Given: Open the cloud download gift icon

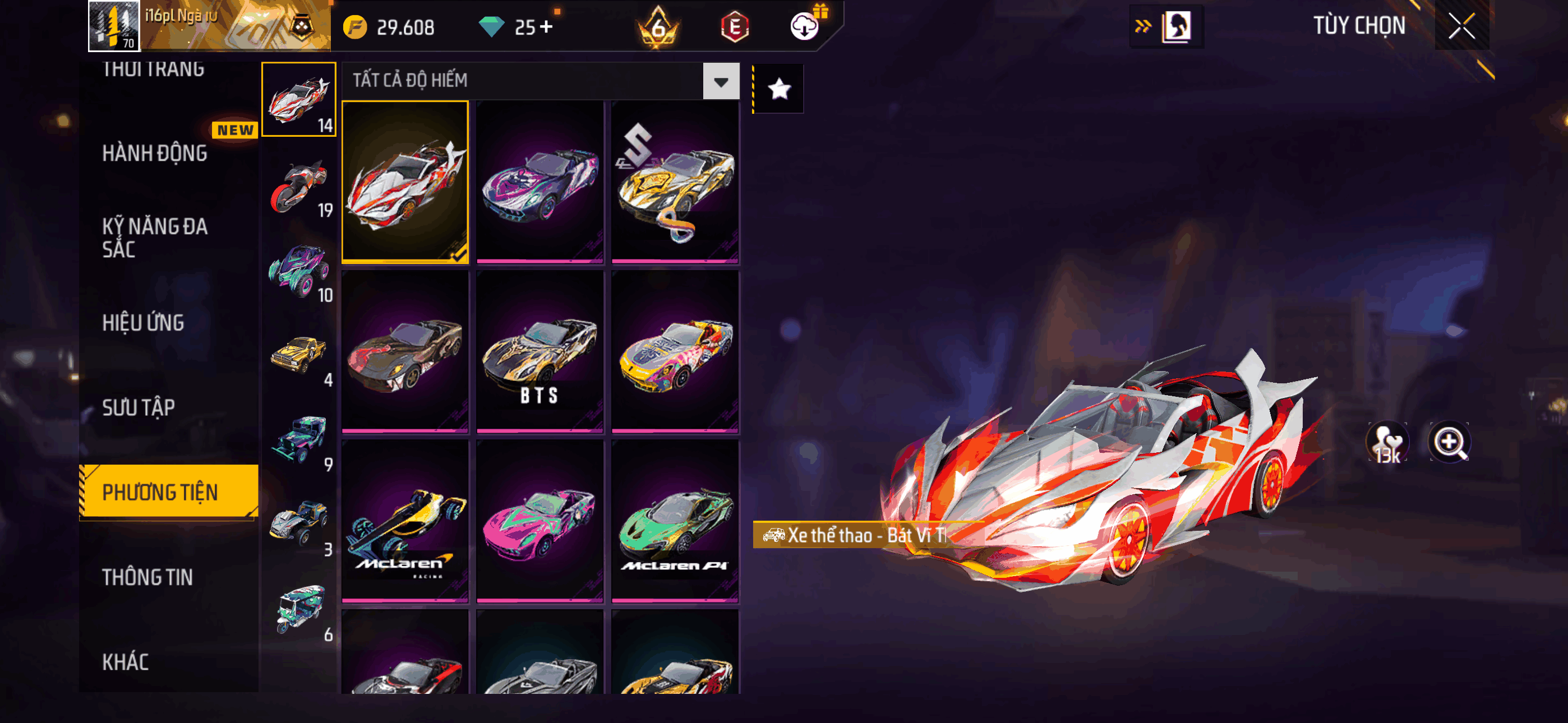Looking at the screenshot, I should (805, 26).
